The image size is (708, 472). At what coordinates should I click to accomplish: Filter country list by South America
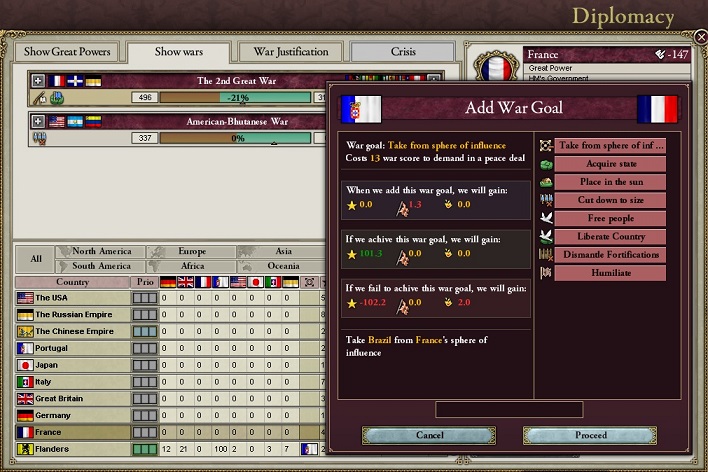101,266
